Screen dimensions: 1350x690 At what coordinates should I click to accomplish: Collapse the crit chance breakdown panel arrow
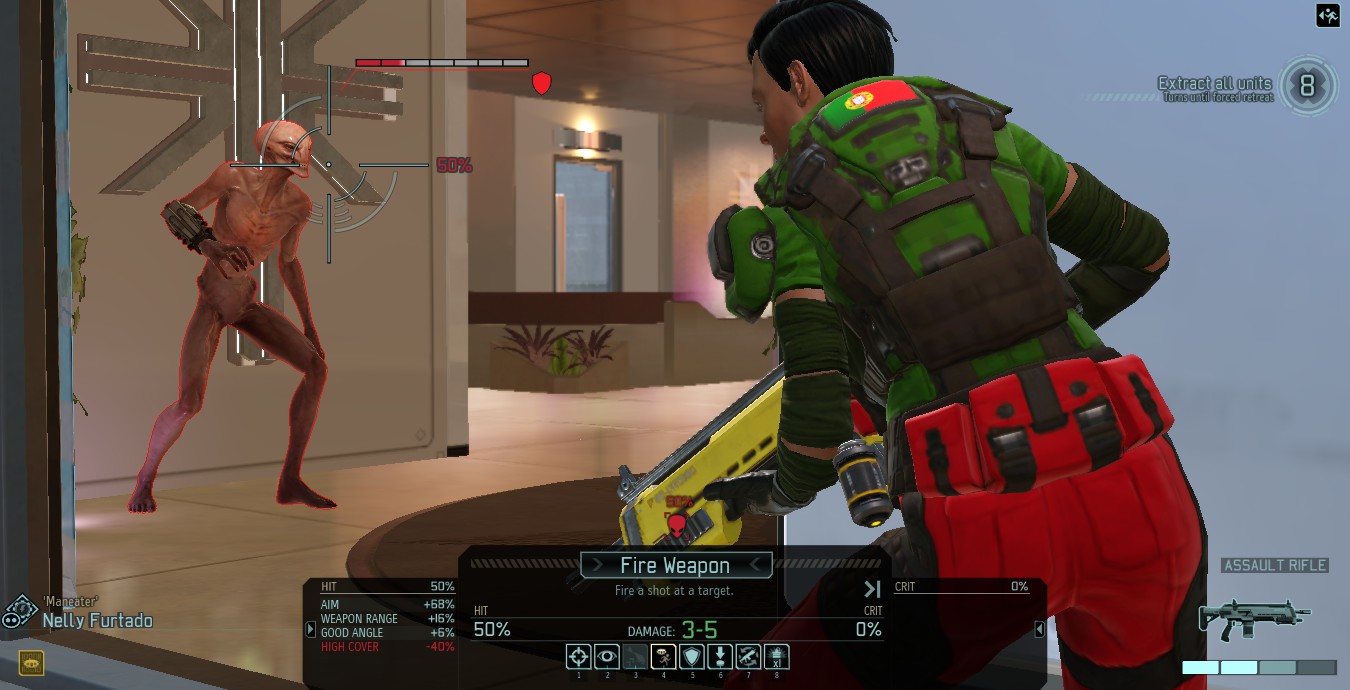coord(1039,629)
